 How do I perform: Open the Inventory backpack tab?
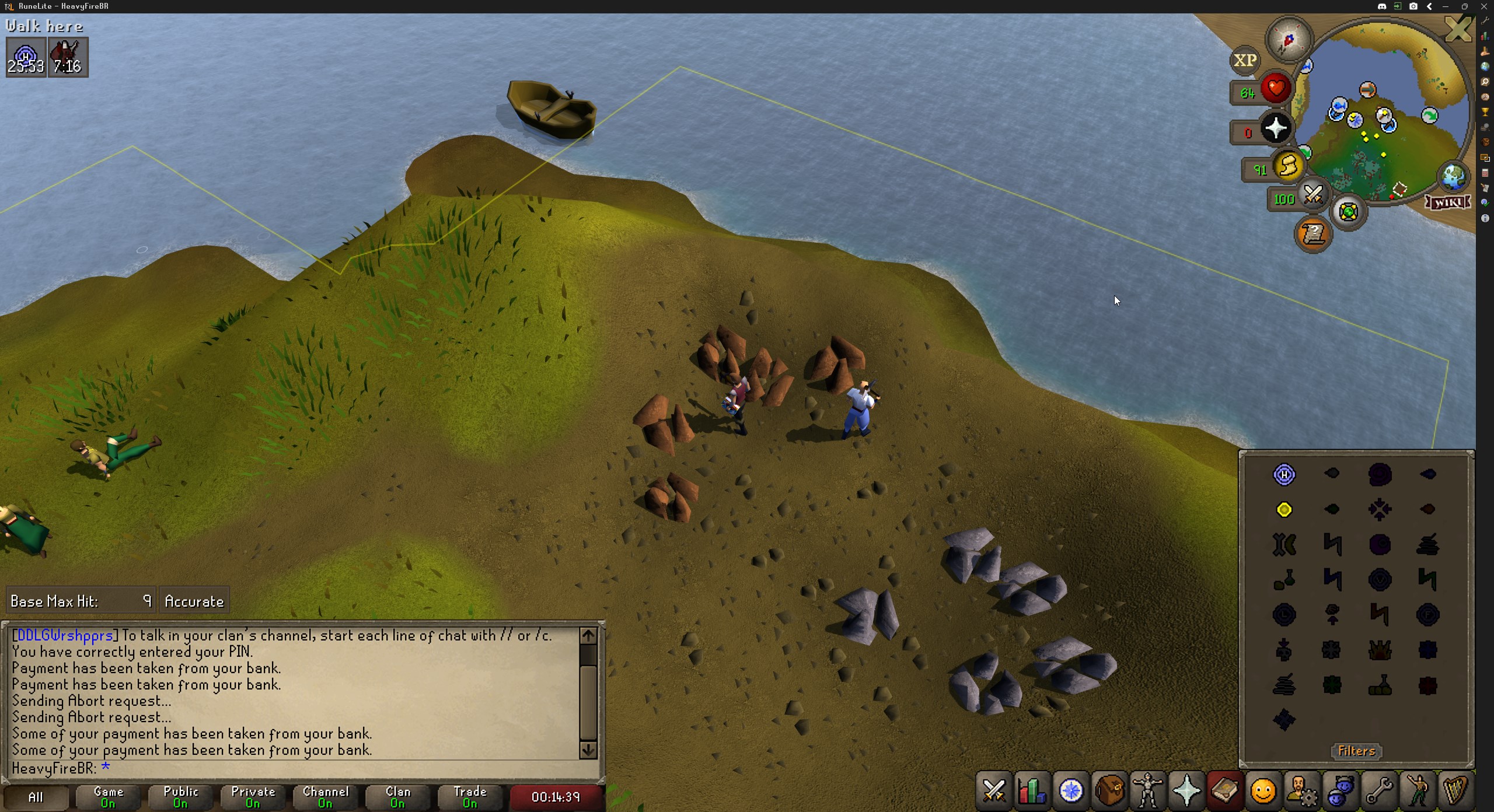point(1109,791)
